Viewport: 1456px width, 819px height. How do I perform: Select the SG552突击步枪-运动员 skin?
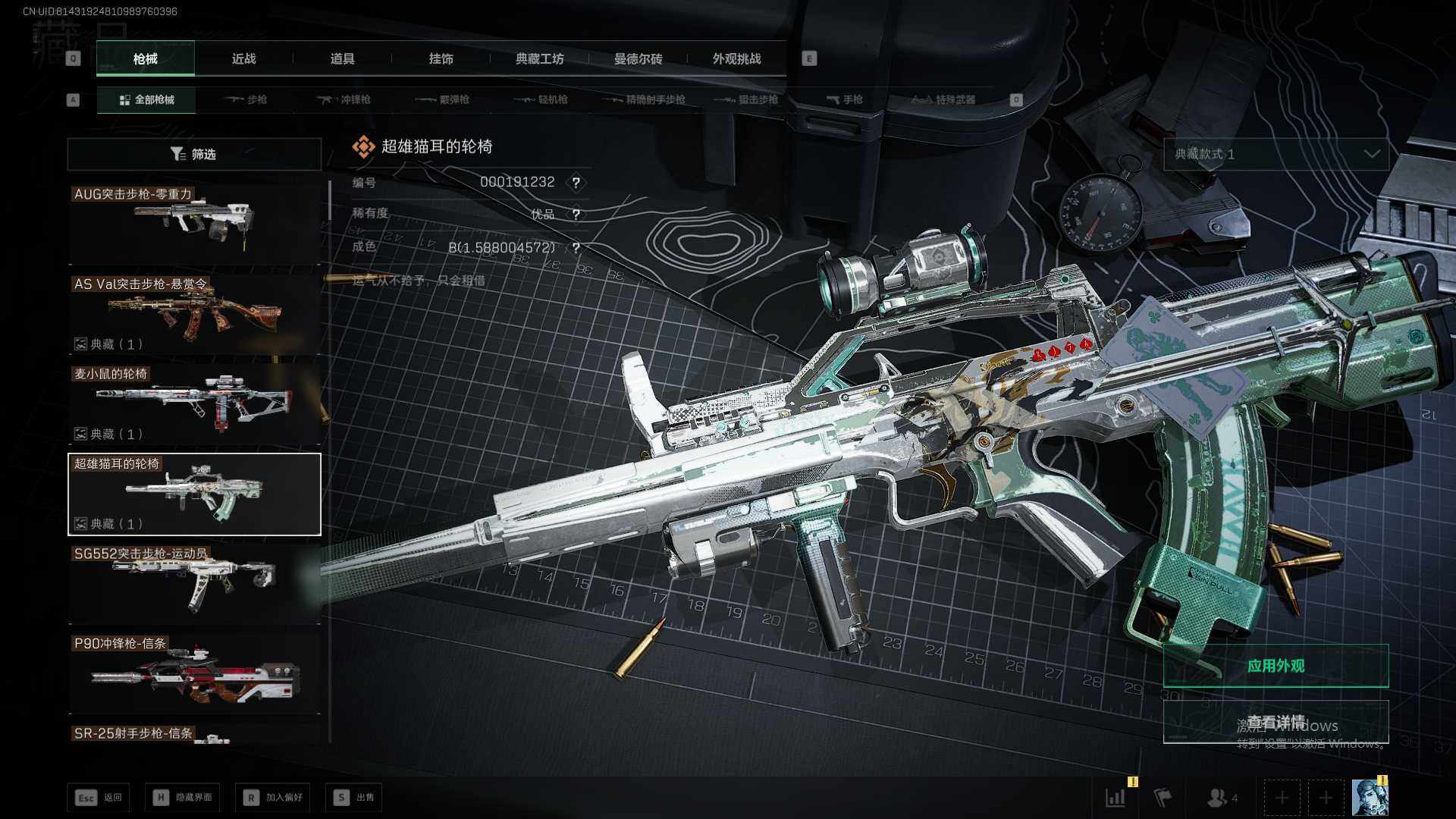point(194,583)
